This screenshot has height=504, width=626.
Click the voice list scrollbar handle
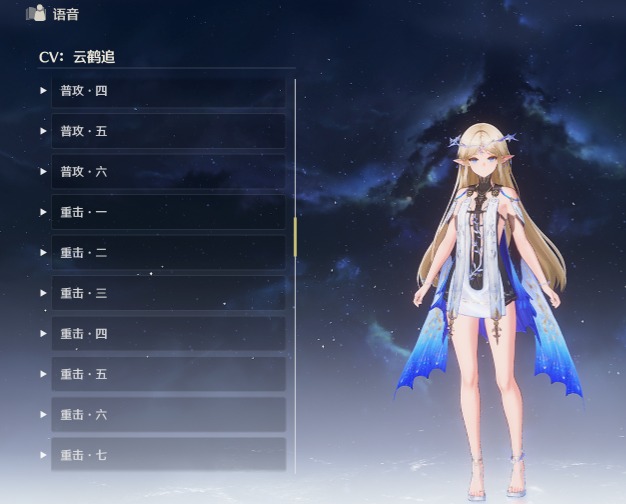click(295, 236)
